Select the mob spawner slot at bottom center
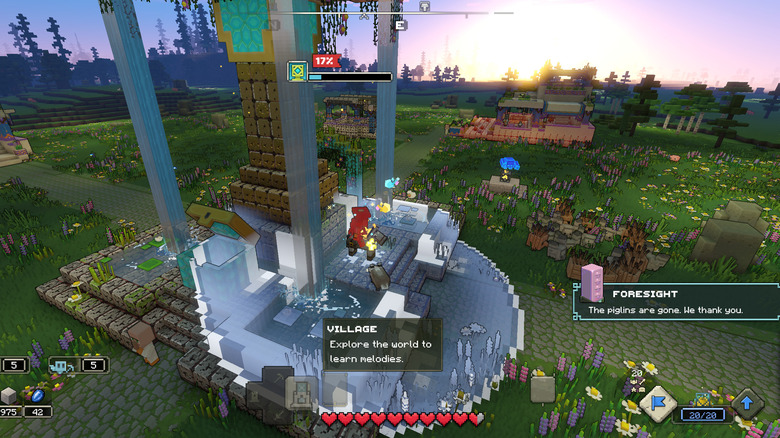The width and height of the screenshot is (780, 438). (300, 392)
